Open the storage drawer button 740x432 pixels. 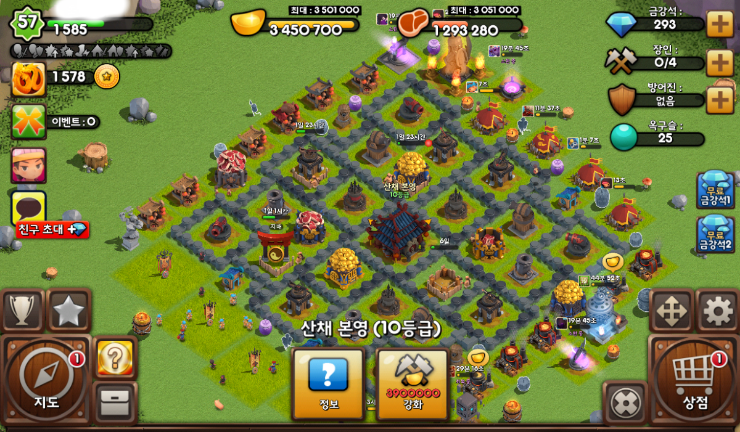click(115, 402)
